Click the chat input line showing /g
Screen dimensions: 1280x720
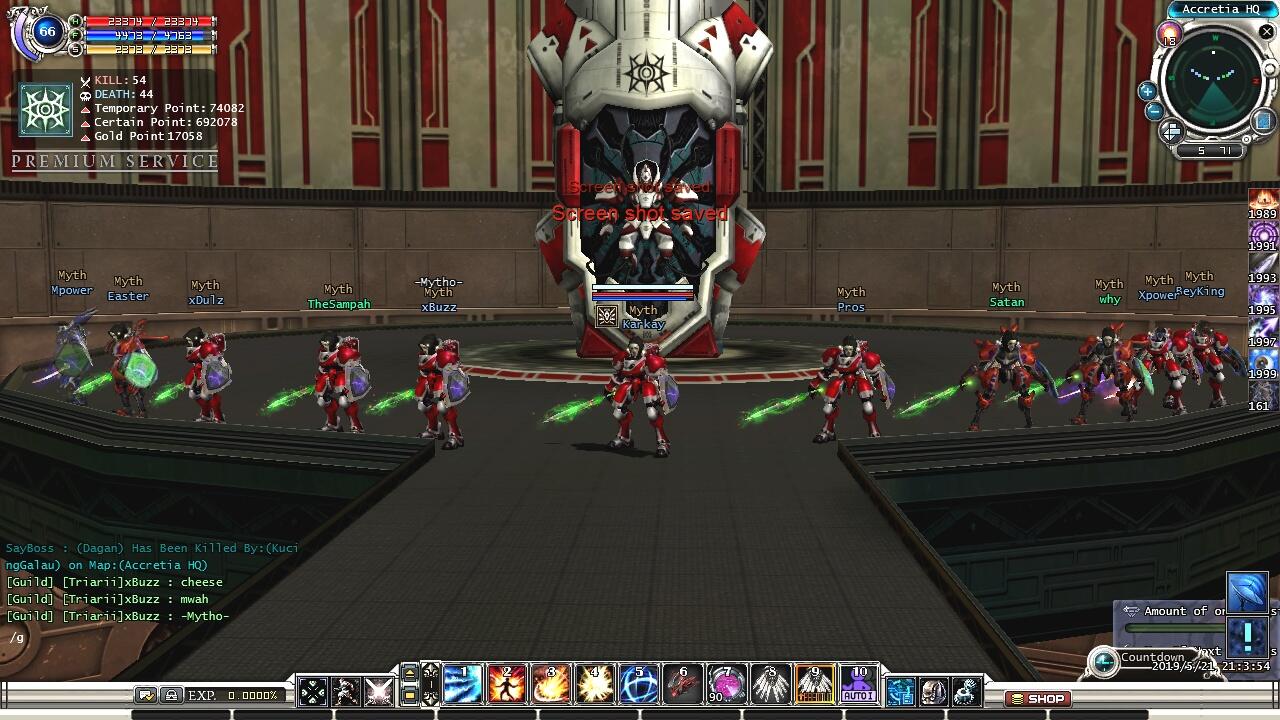(x=150, y=637)
